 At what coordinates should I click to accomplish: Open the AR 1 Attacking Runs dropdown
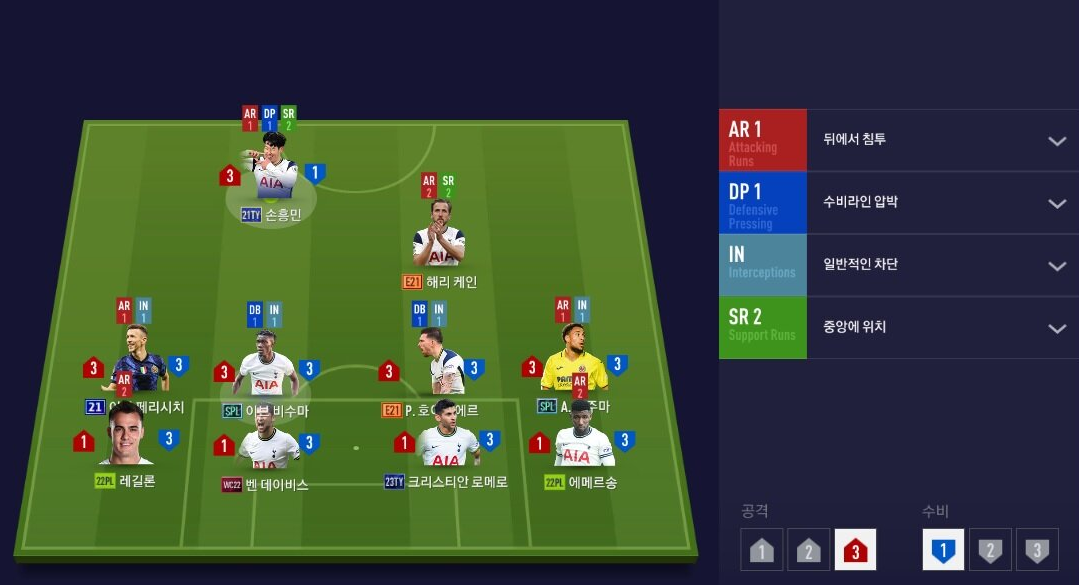click(1056, 140)
